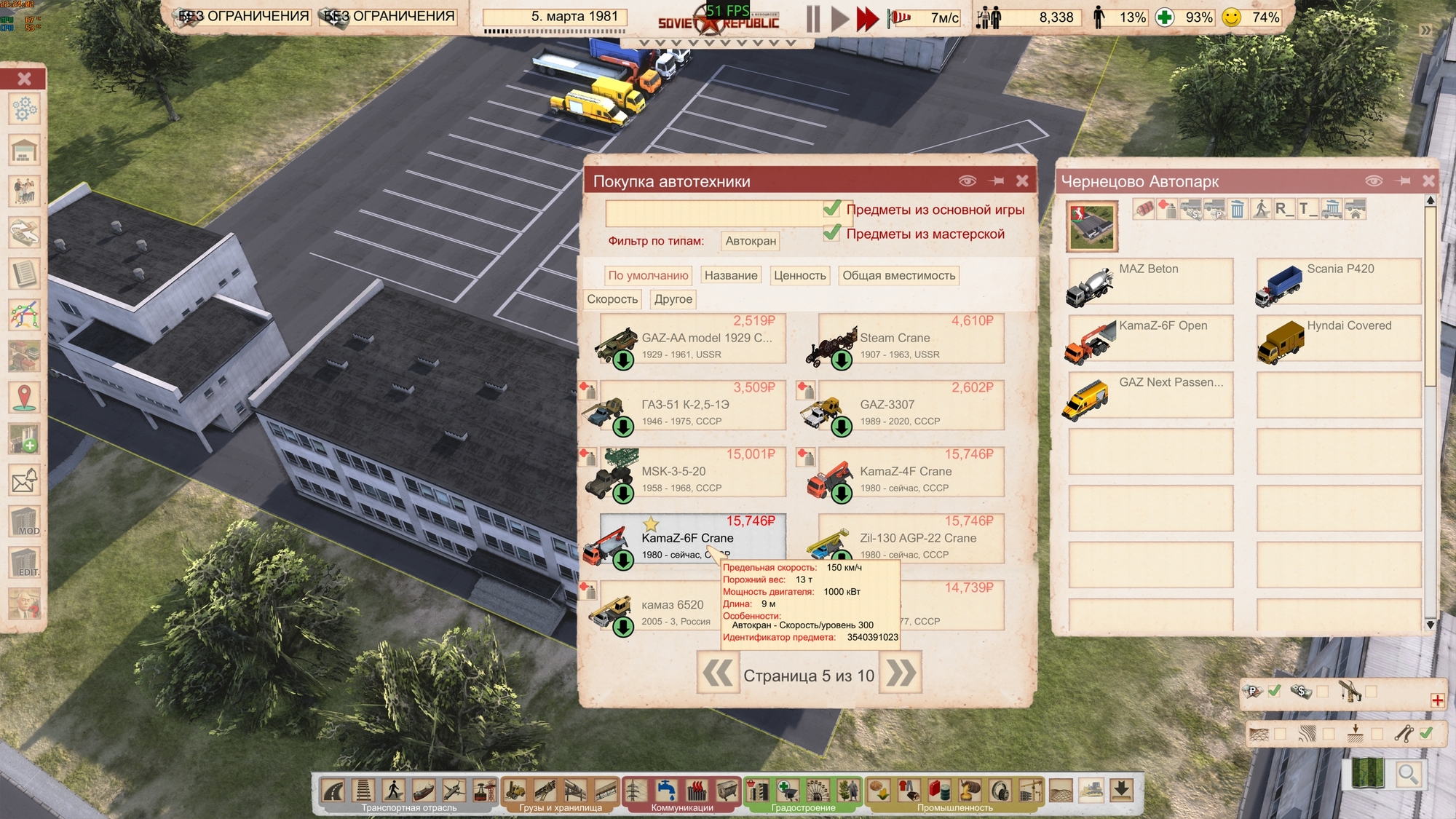Close the vehicle purchase window
Image resolution: width=1456 pixels, height=819 pixels.
(1022, 181)
